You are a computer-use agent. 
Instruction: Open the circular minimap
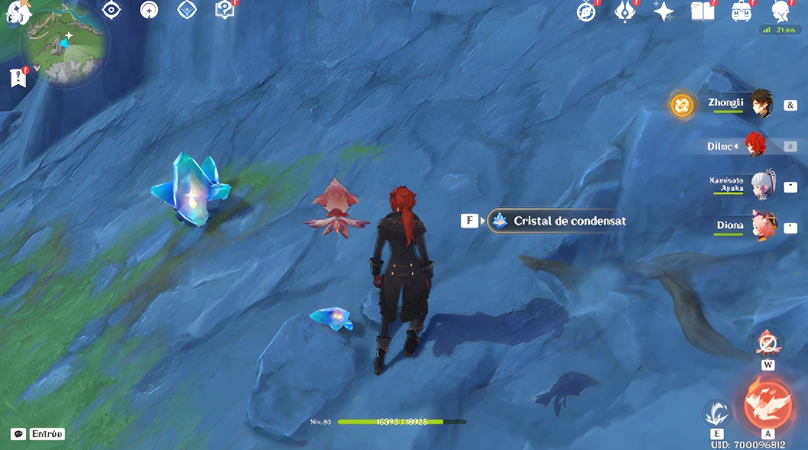[x=64, y=50]
